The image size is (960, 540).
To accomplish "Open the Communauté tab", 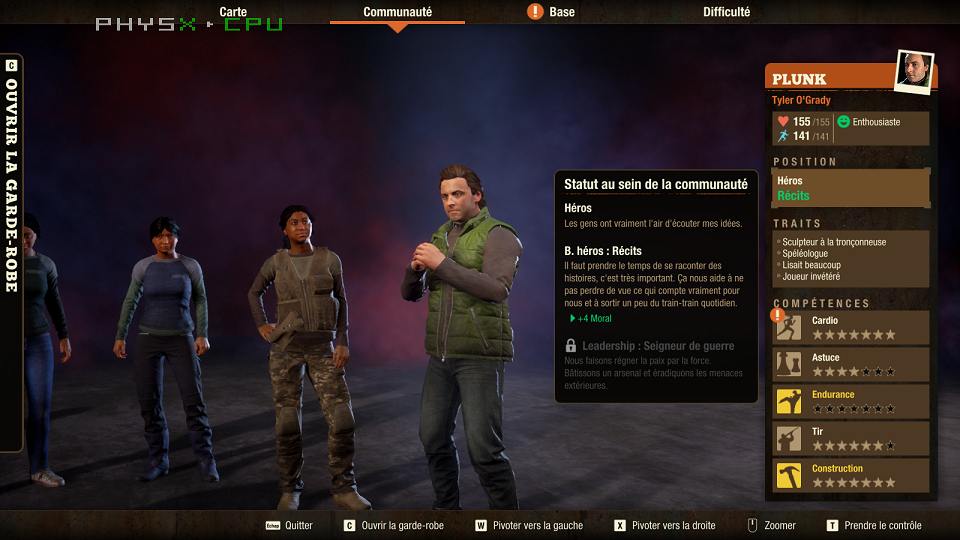I will [397, 12].
